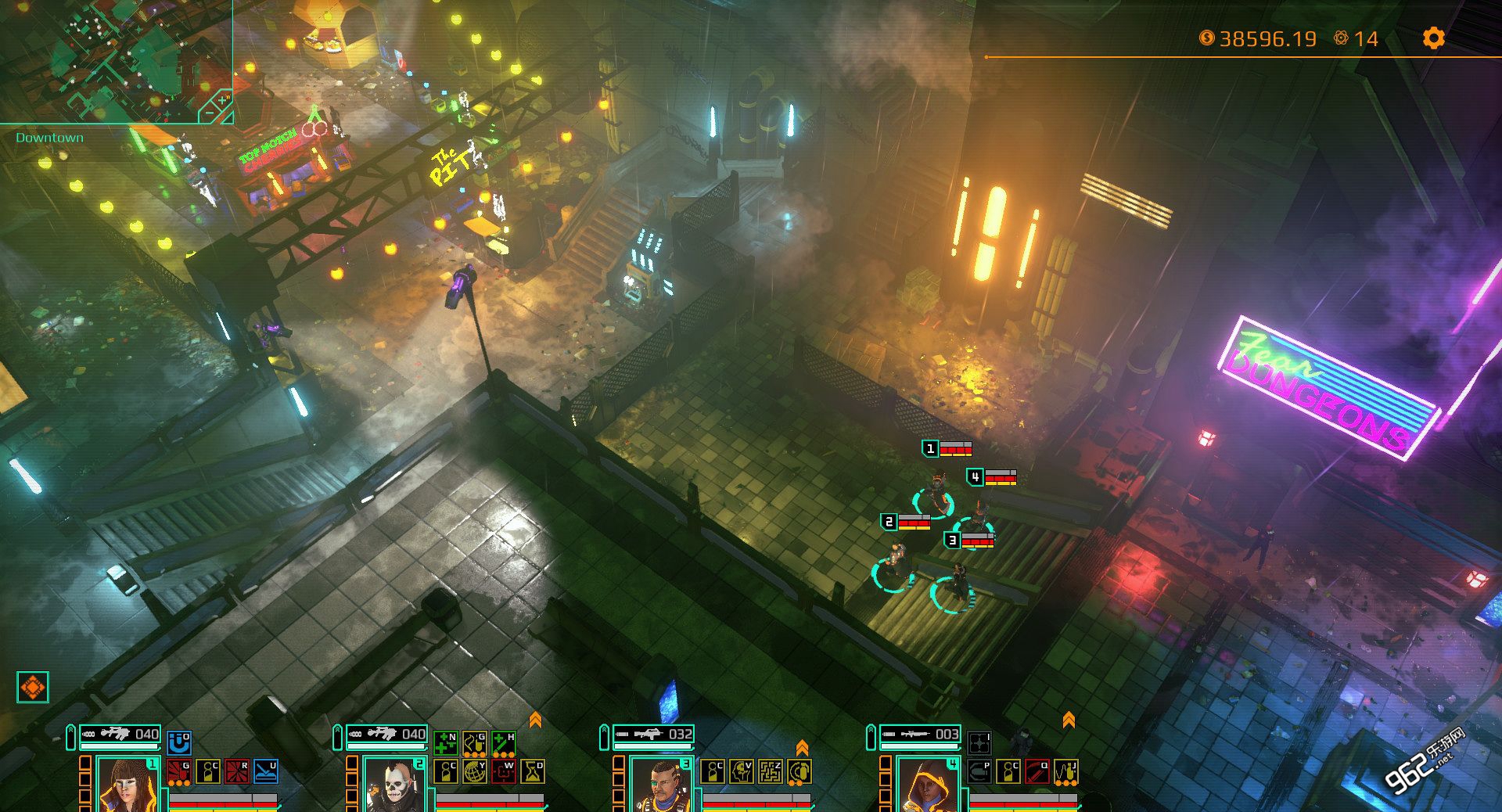Throw agent 3's grenade ability
The image size is (1502, 812).
(x=800, y=771)
